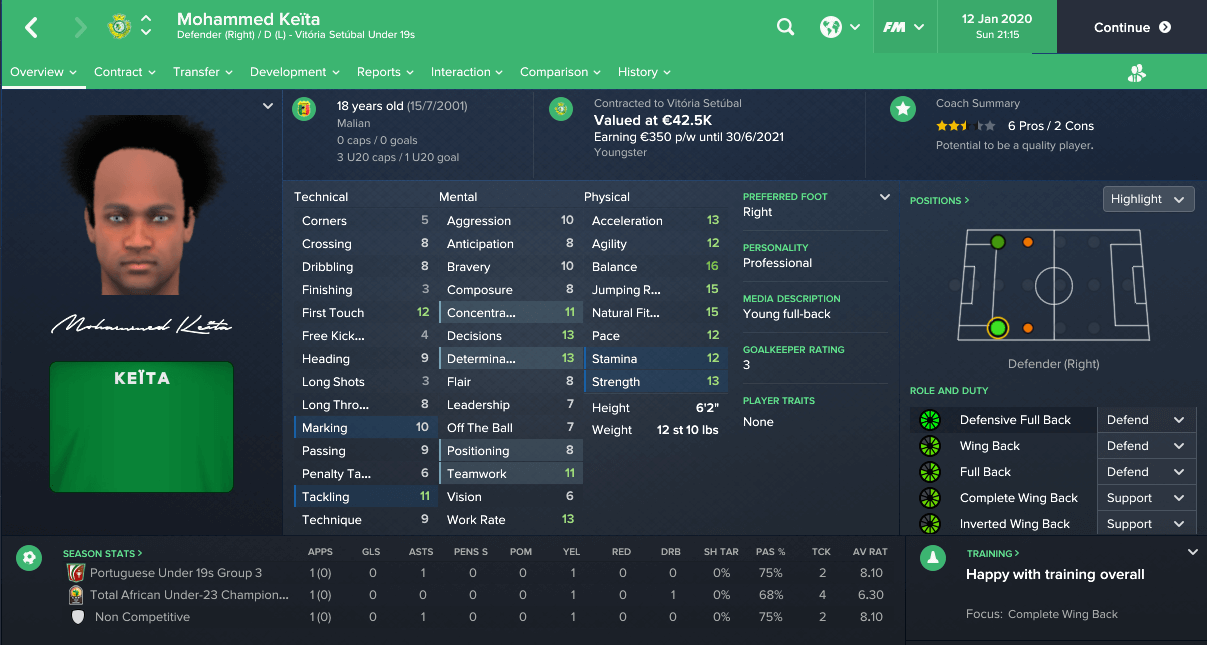The image size is (1207, 645).
Task: Open the Highlight dropdown for positions
Action: 1148,199
